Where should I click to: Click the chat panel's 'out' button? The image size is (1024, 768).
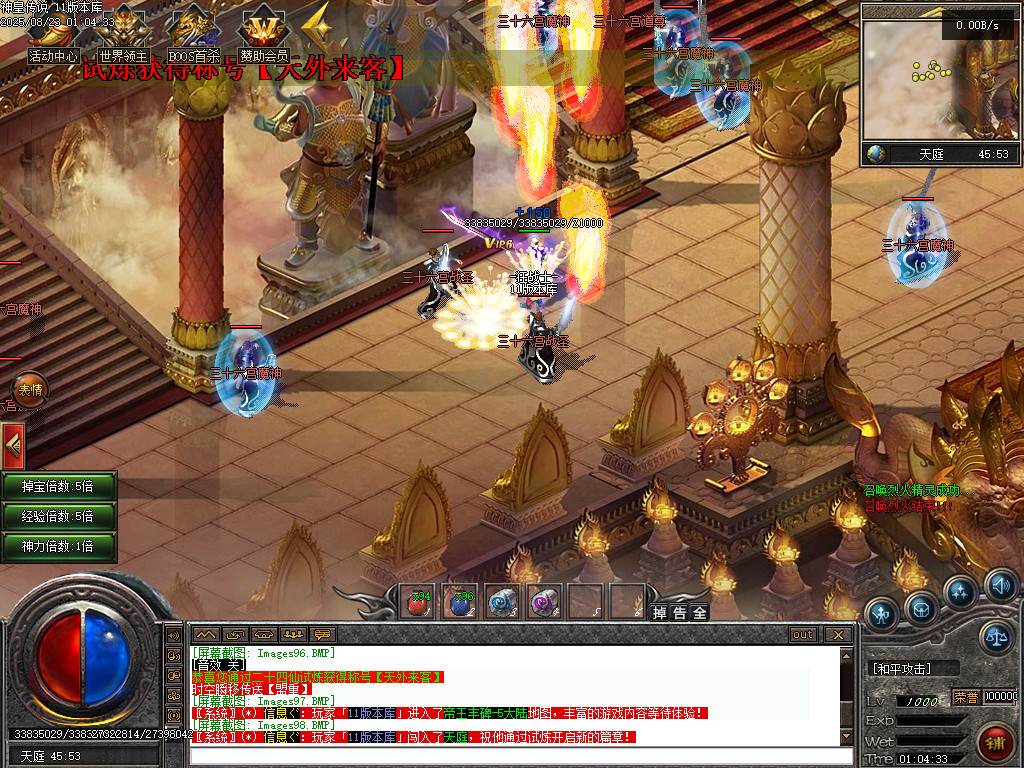[803, 634]
